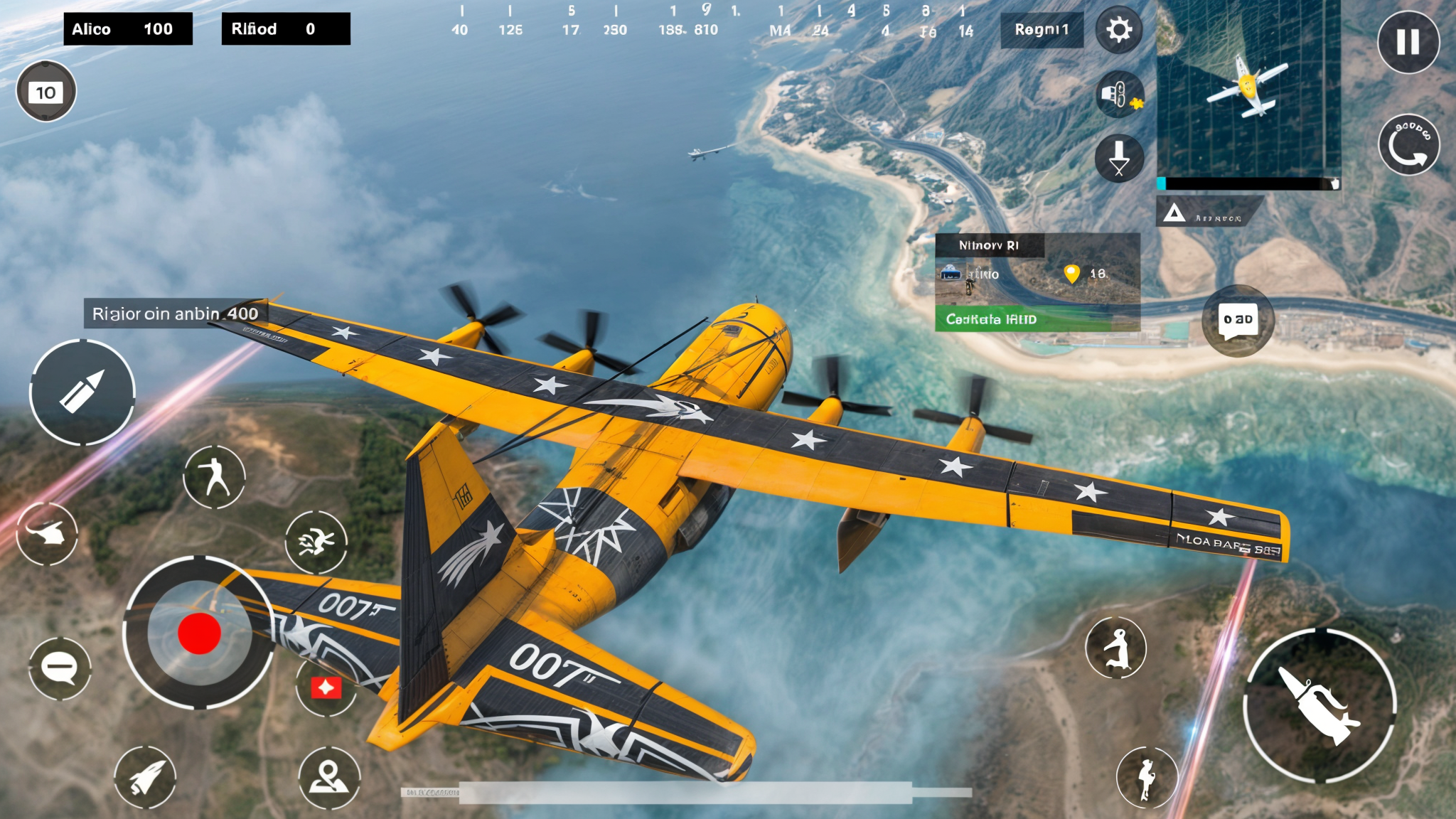This screenshot has width=1456, height=819.
Task: Pause the game
Action: (x=1408, y=42)
